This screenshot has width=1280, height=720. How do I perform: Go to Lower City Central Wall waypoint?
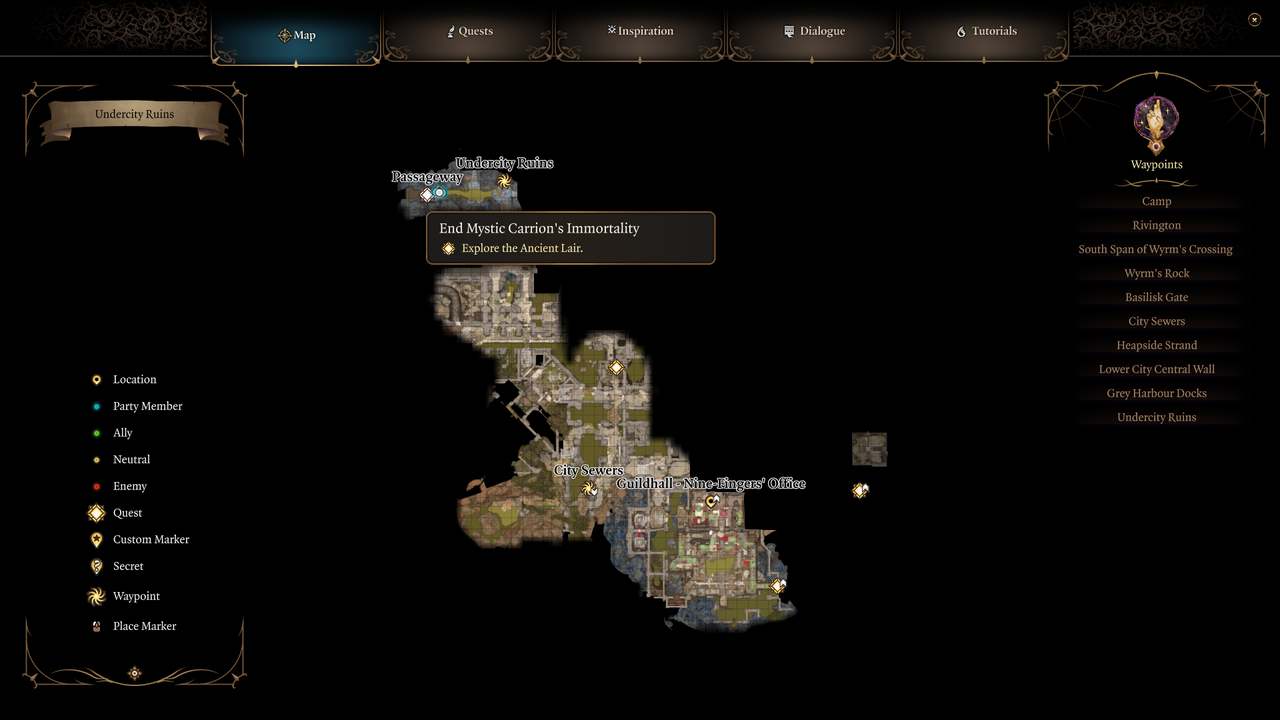pos(1156,369)
